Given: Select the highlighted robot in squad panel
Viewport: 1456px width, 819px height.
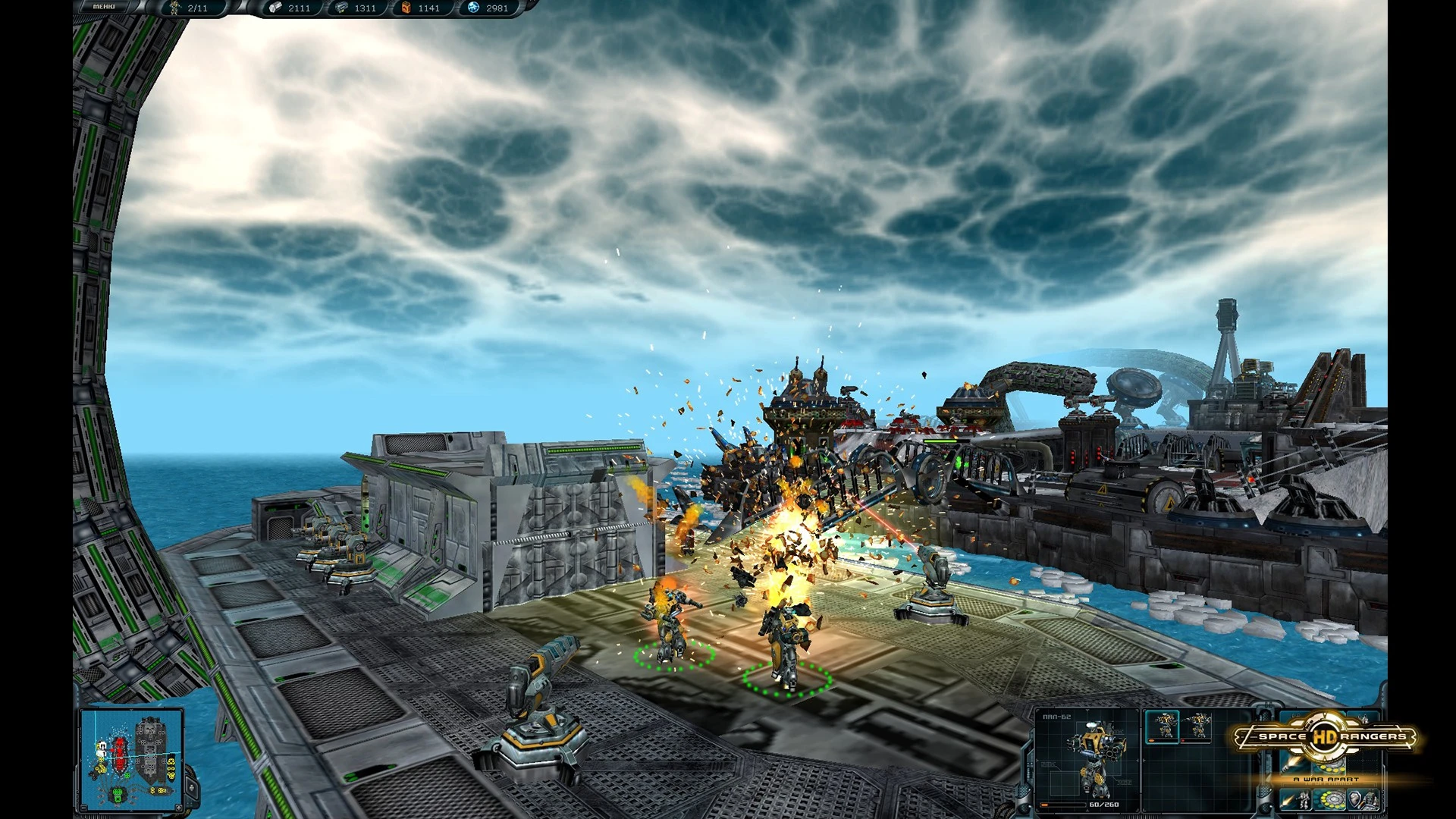Looking at the screenshot, I should click(1162, 726).
